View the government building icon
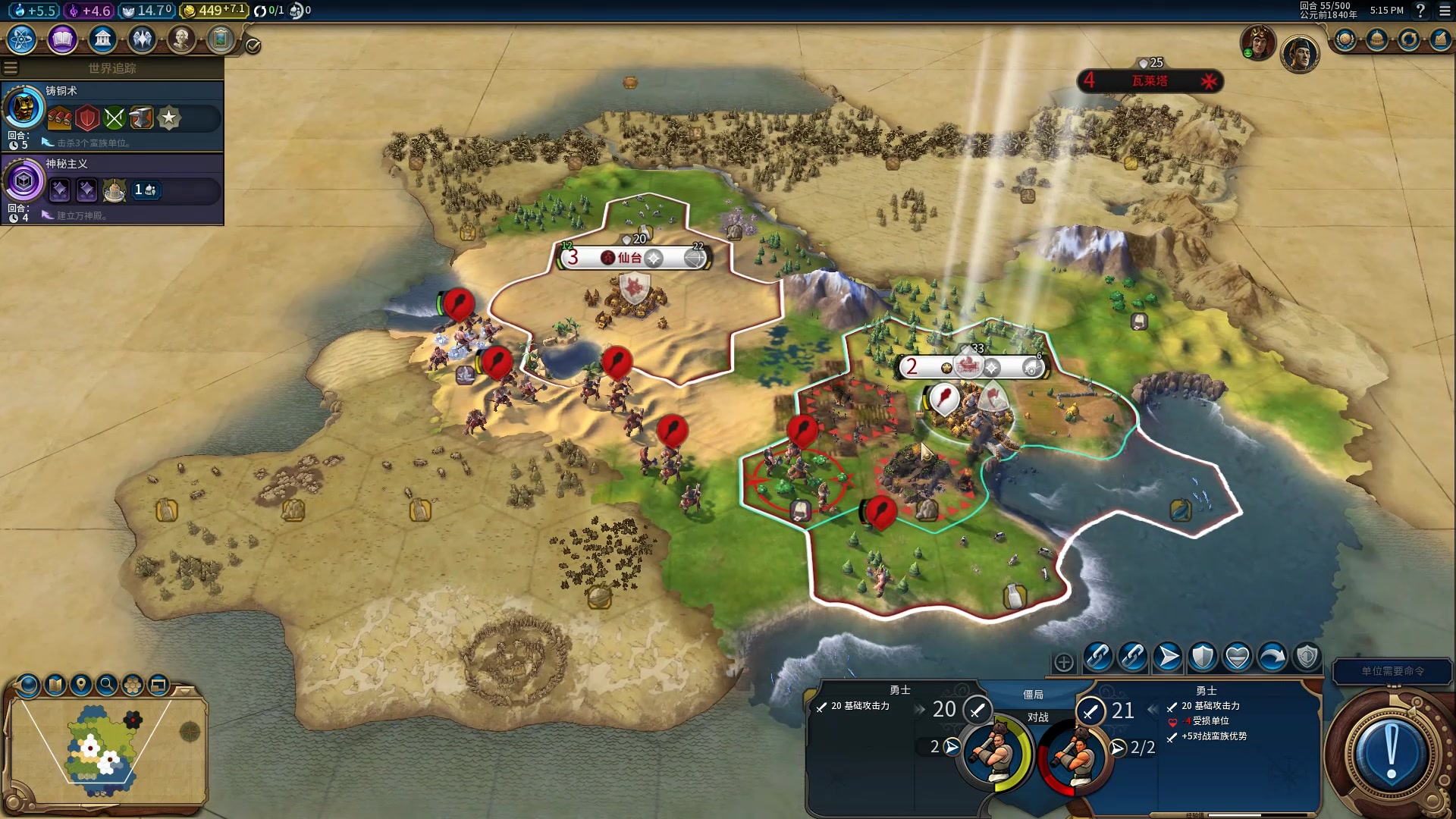The width and height of the screenshot is (1456, 819). 102,39
